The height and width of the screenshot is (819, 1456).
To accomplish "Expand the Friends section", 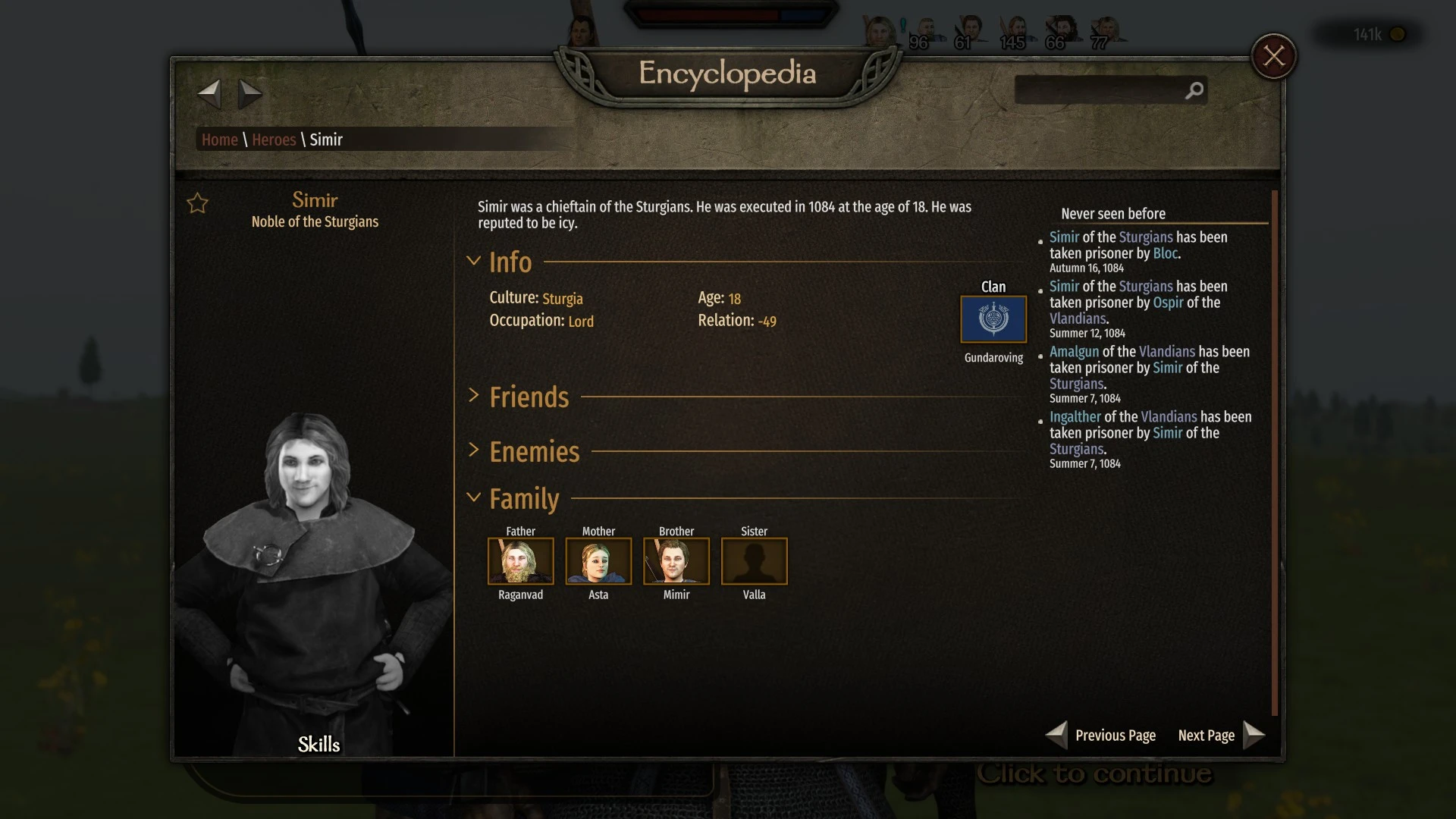I will [x=475, y=396].
